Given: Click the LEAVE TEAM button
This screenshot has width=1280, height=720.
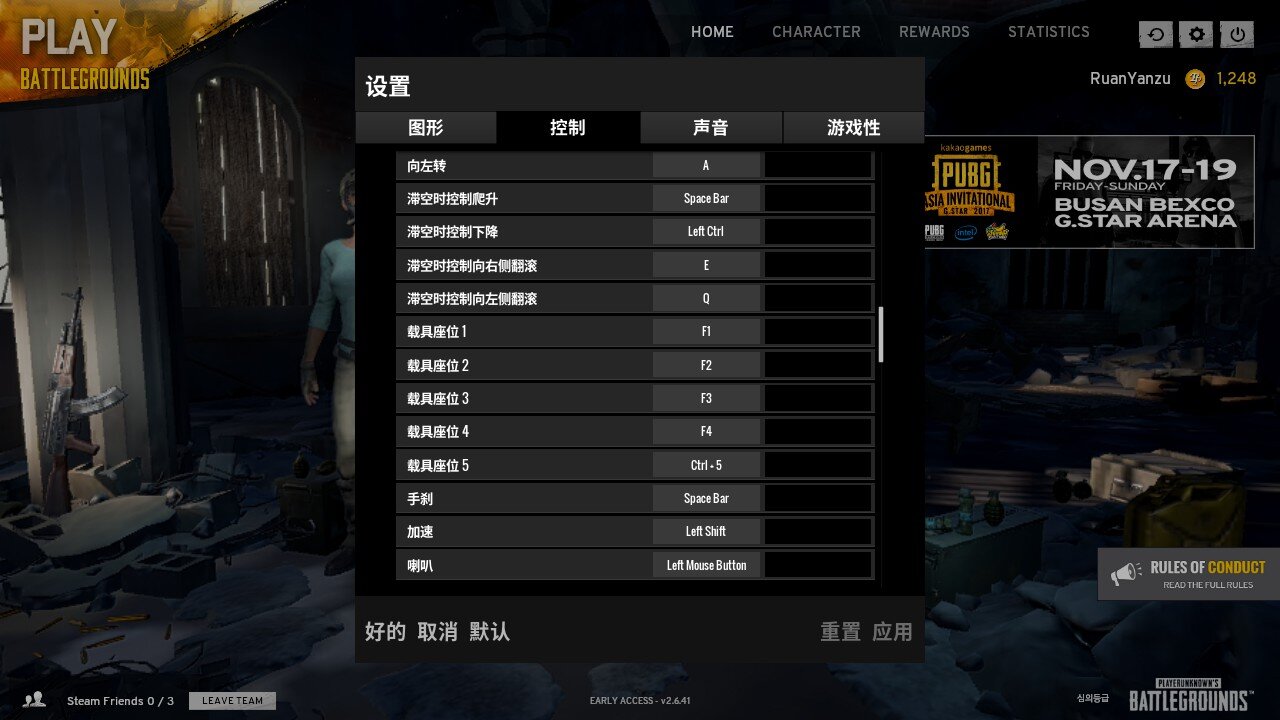Looking at the screenshot, I should pyautogui.click(x=232, y=700).
